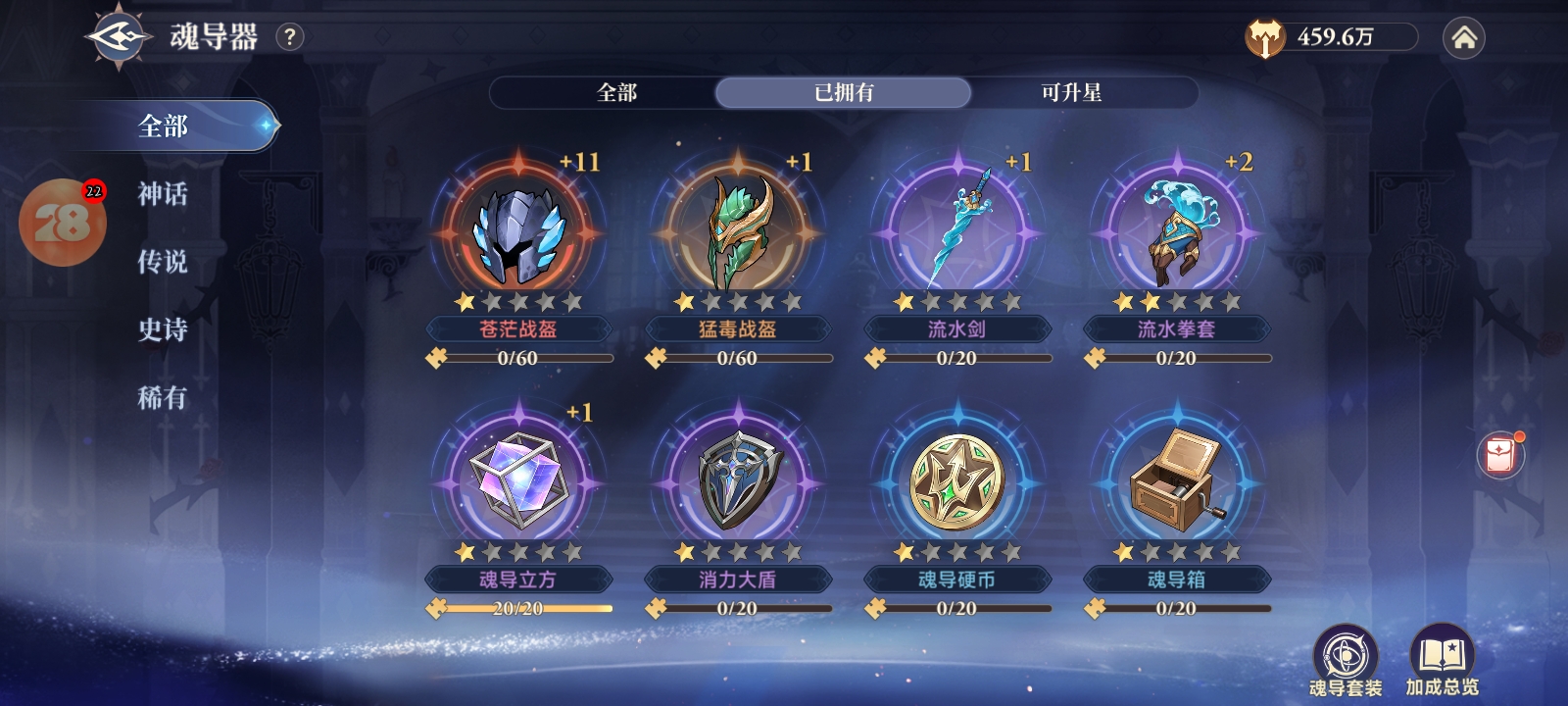Choose the 神话 category
Image resolution: width=1568 pixels, height=706 pixels.
coord(163,194)
